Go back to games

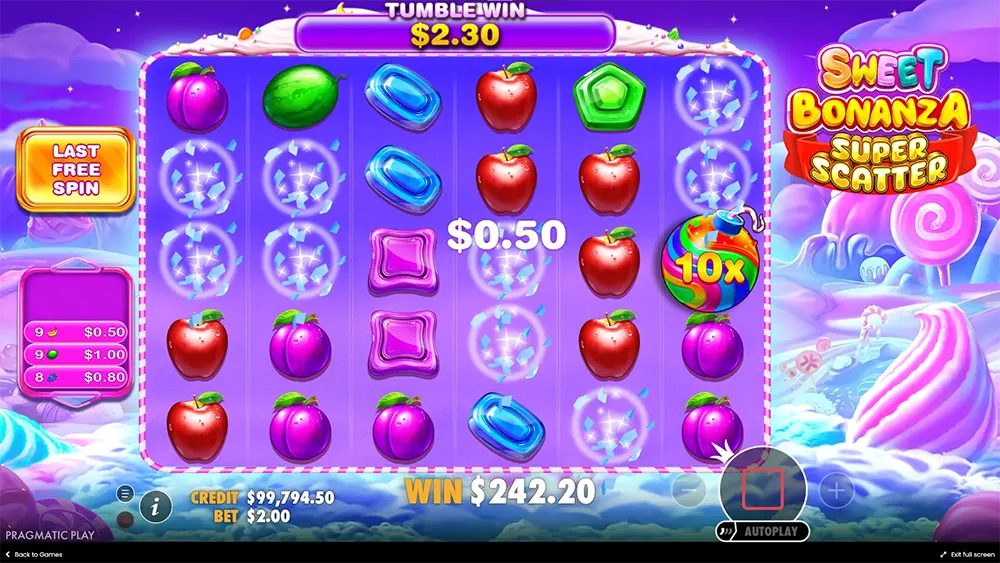(34, 554)
